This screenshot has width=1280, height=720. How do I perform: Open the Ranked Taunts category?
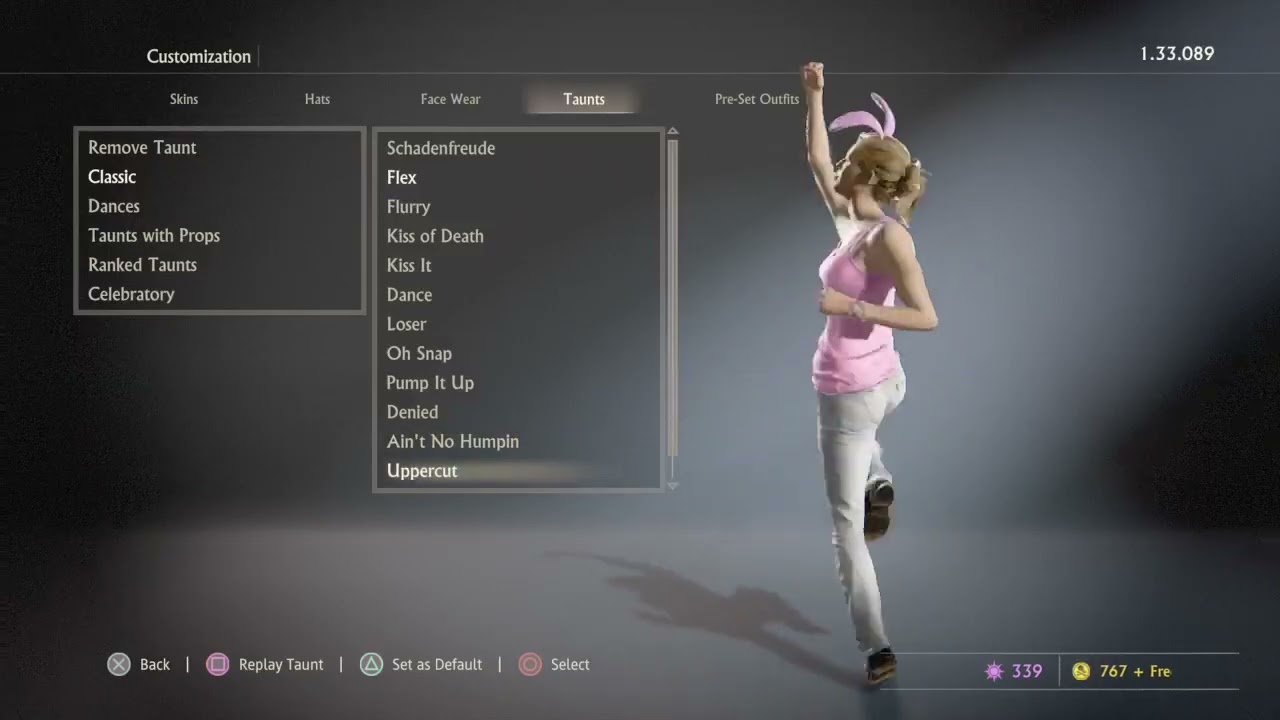point(142,265)
